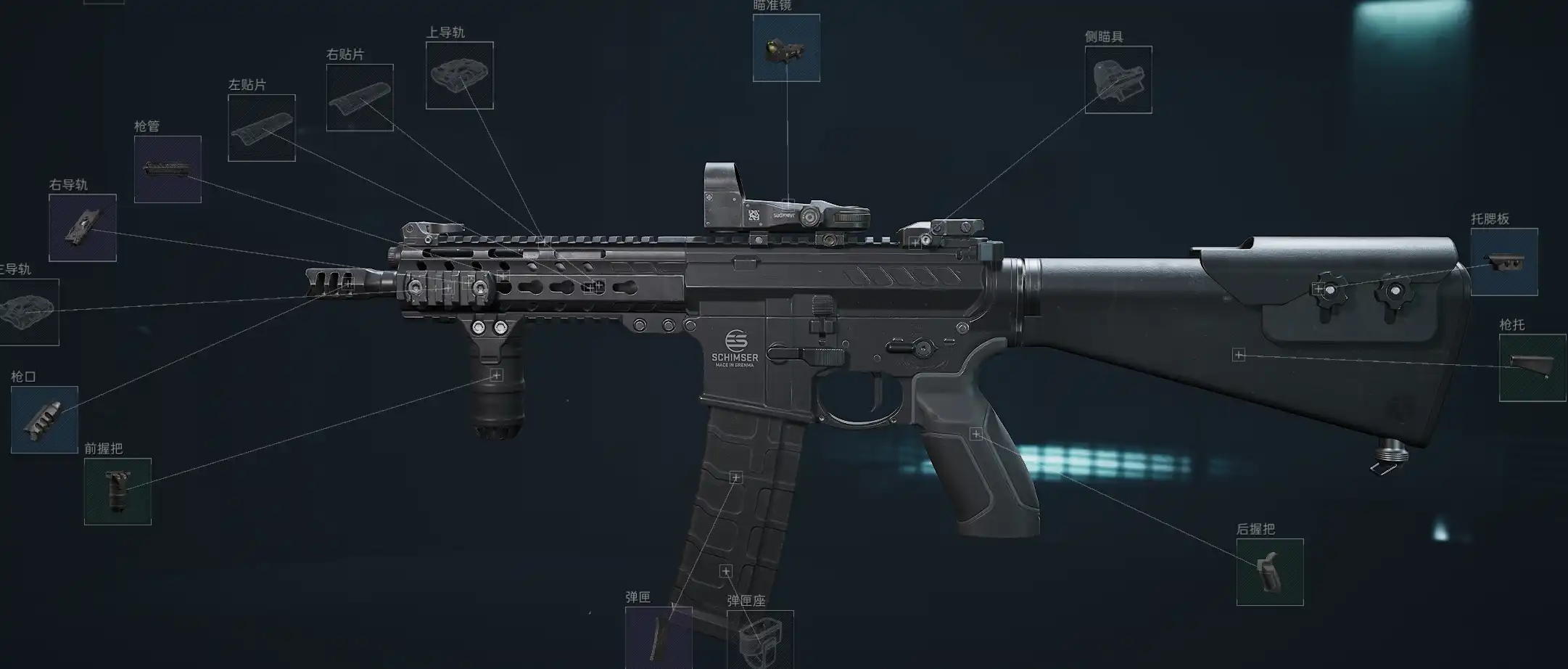Select the 枪管 barrel slot
Image resolution: width=1568 pixels, height=669 pixels.
168,169
